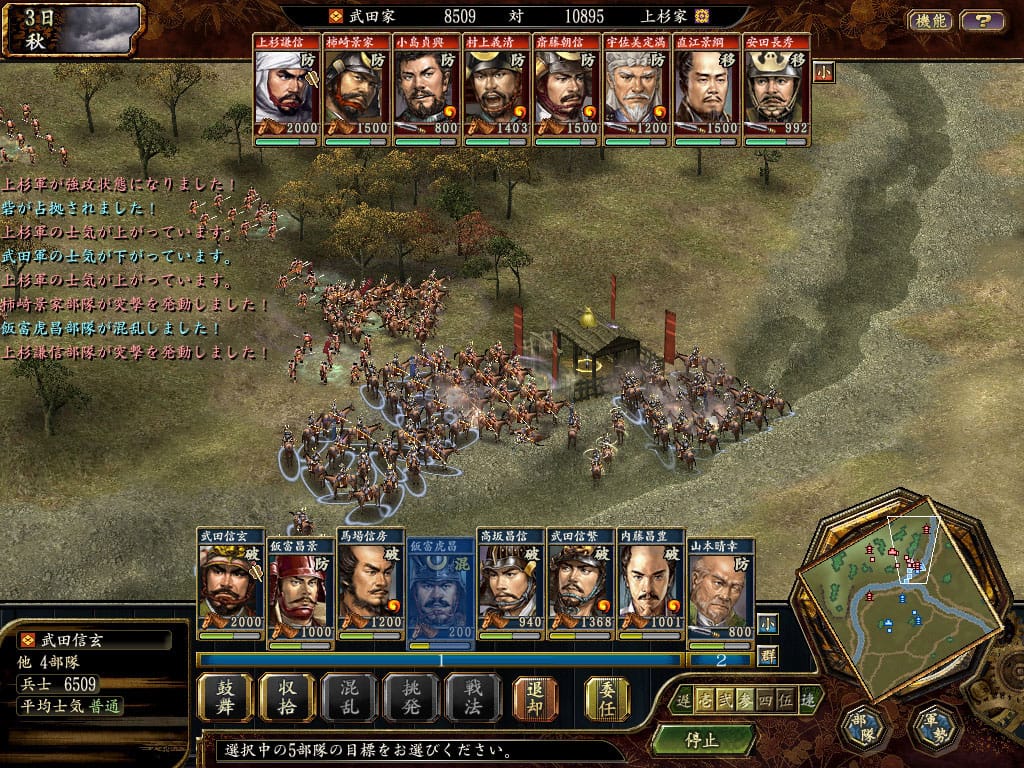The image size is (1024, 768).
Task: Choose confused unit 飯富虎昌 card
Action: pyautogui.click(x=440, y=585)
